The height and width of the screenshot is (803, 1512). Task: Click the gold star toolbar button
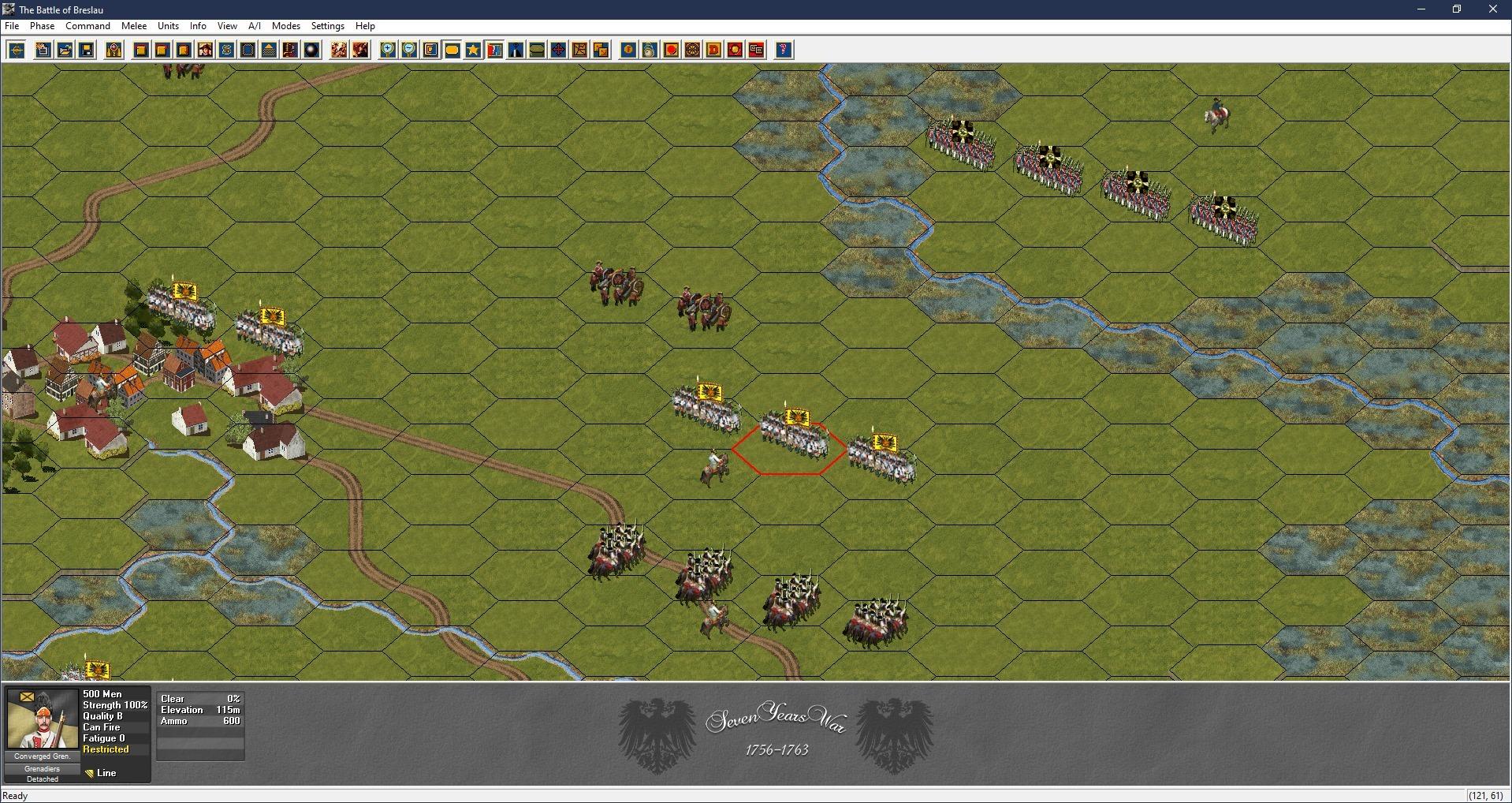click(473, 50)
